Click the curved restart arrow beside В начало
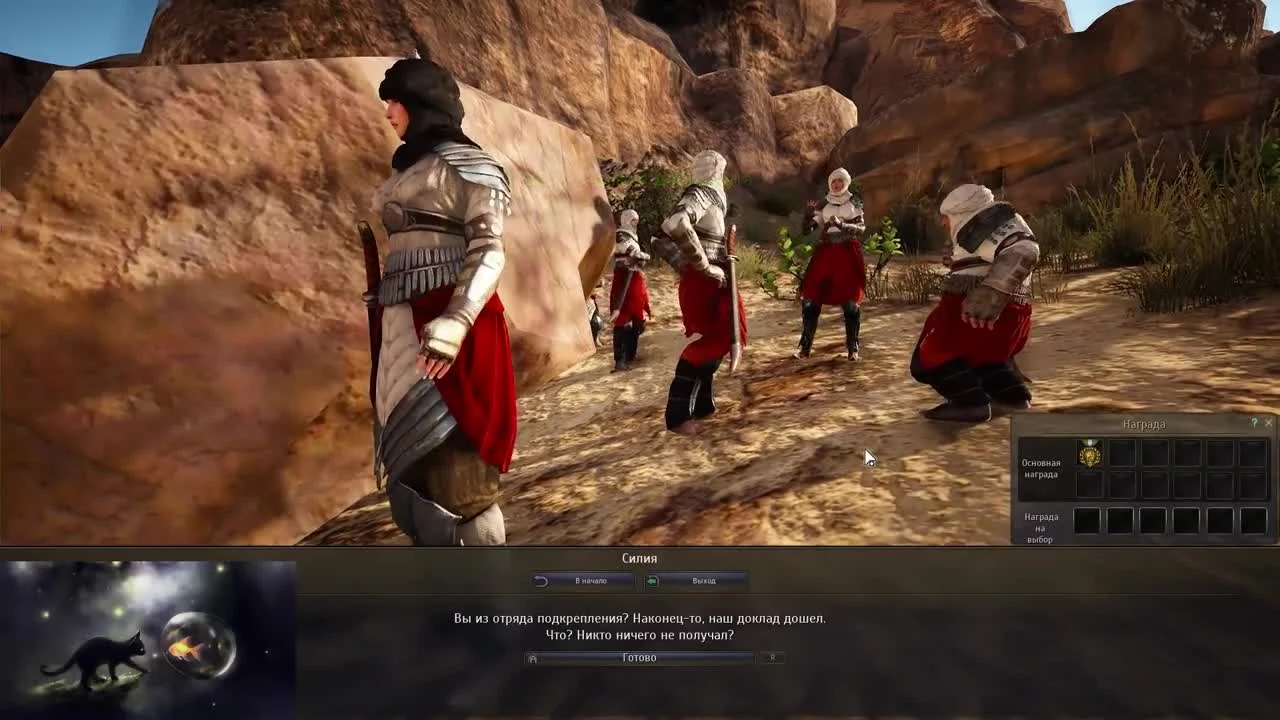This screenshot has width=1280, height=720. (x=541, y=580)
